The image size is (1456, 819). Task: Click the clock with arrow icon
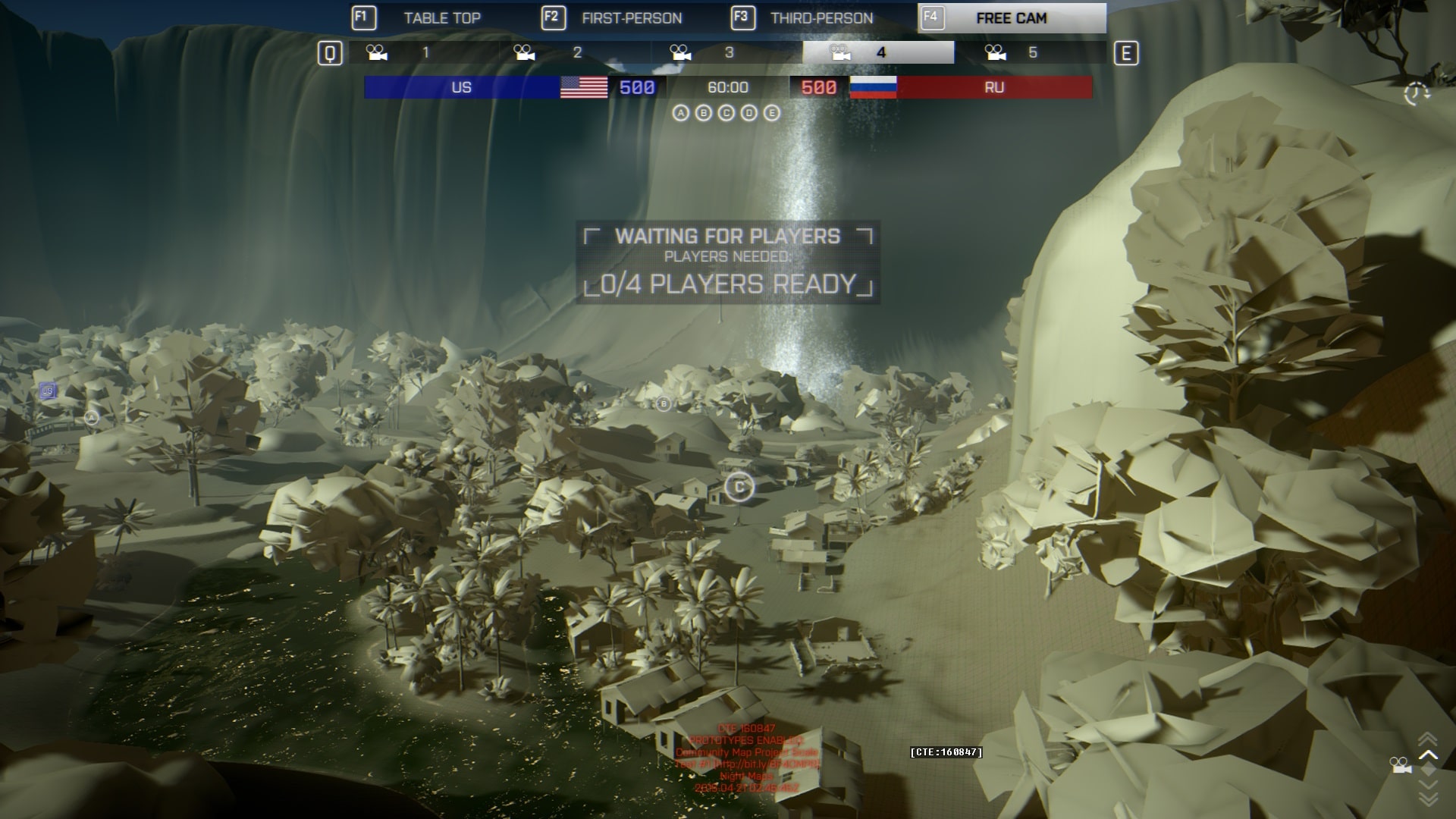[x=1416, y=94]
